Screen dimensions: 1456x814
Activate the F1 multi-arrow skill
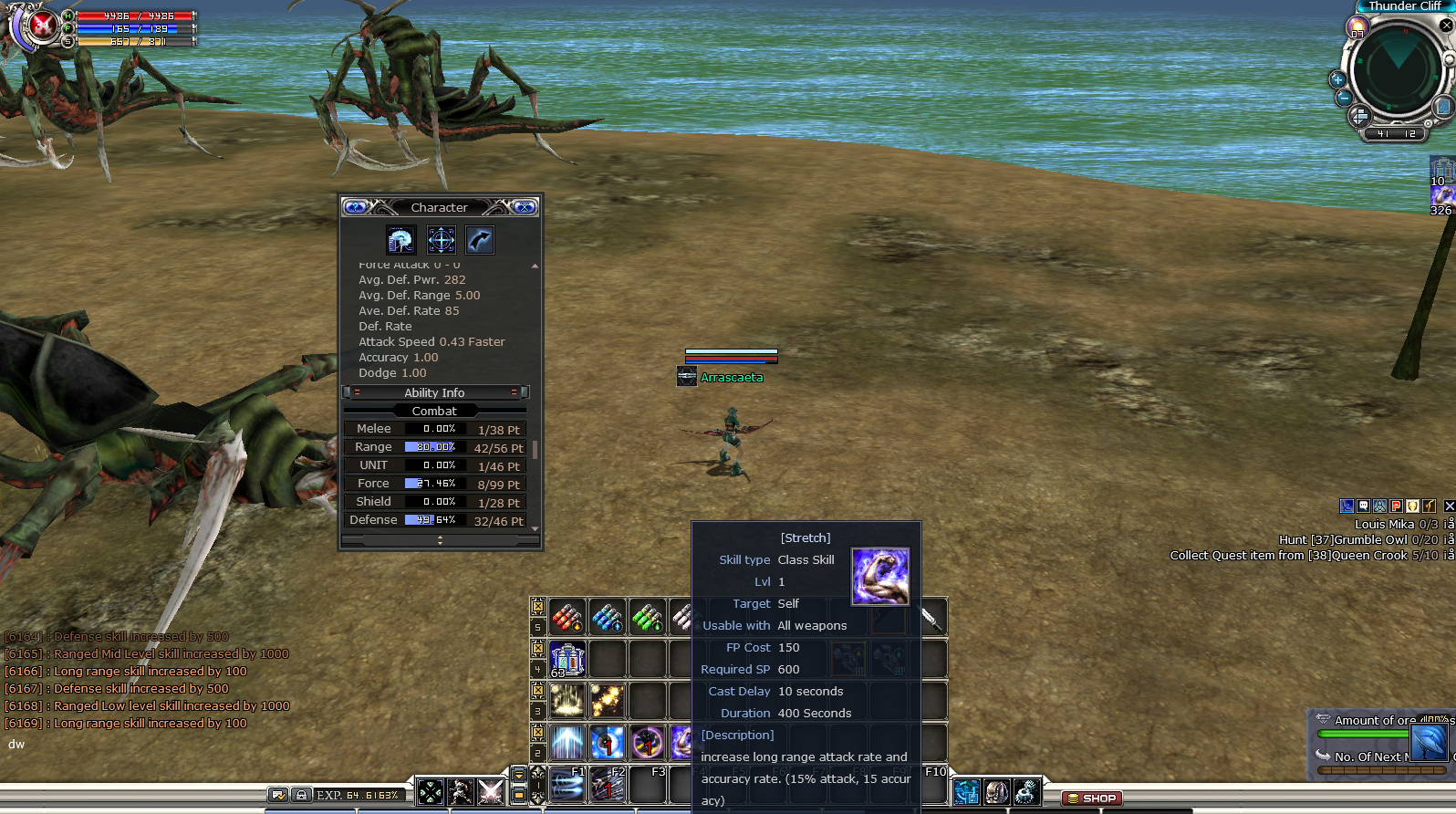coord(567,785)
